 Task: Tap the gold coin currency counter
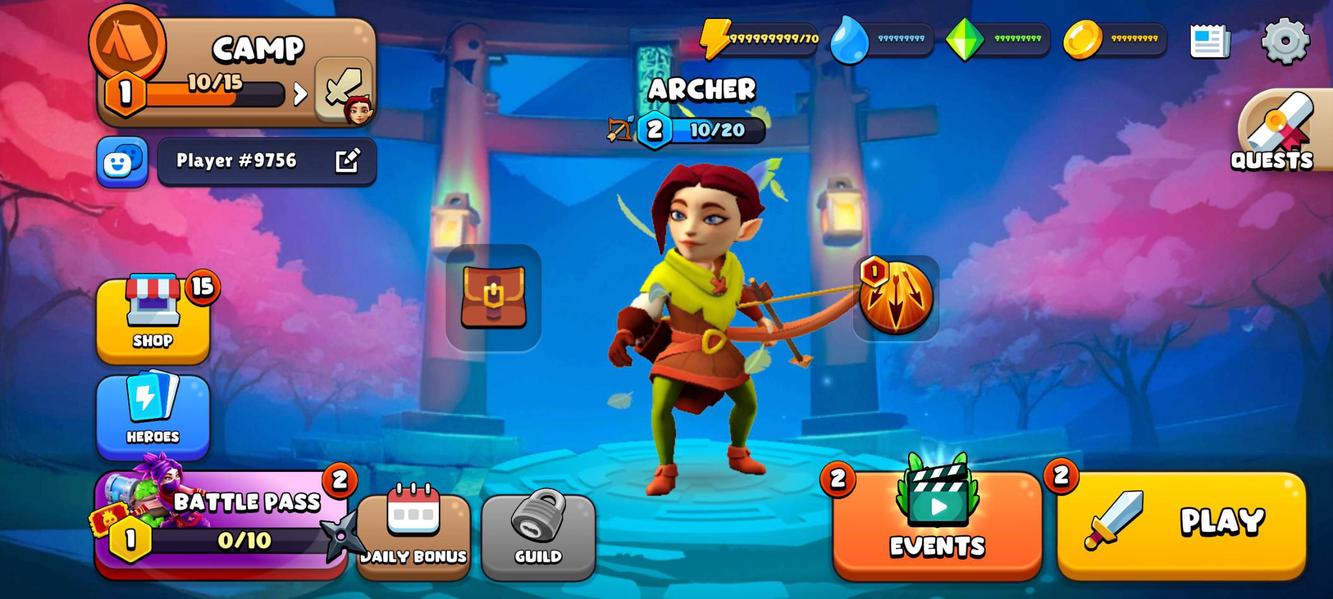click(1115, 40)
